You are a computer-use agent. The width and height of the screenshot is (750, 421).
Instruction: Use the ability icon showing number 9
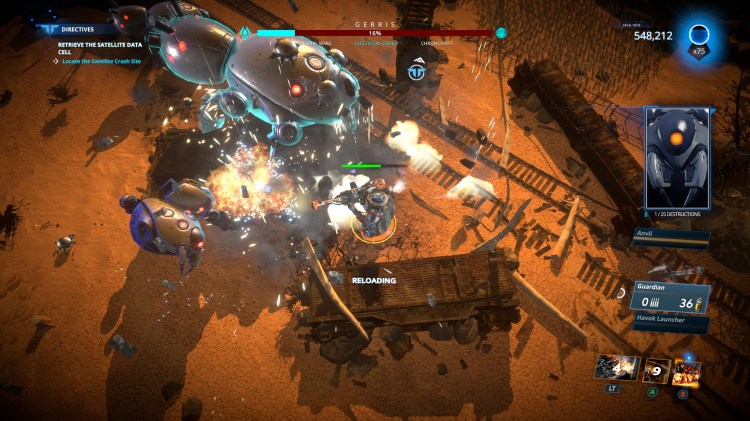tap(656, 370)
